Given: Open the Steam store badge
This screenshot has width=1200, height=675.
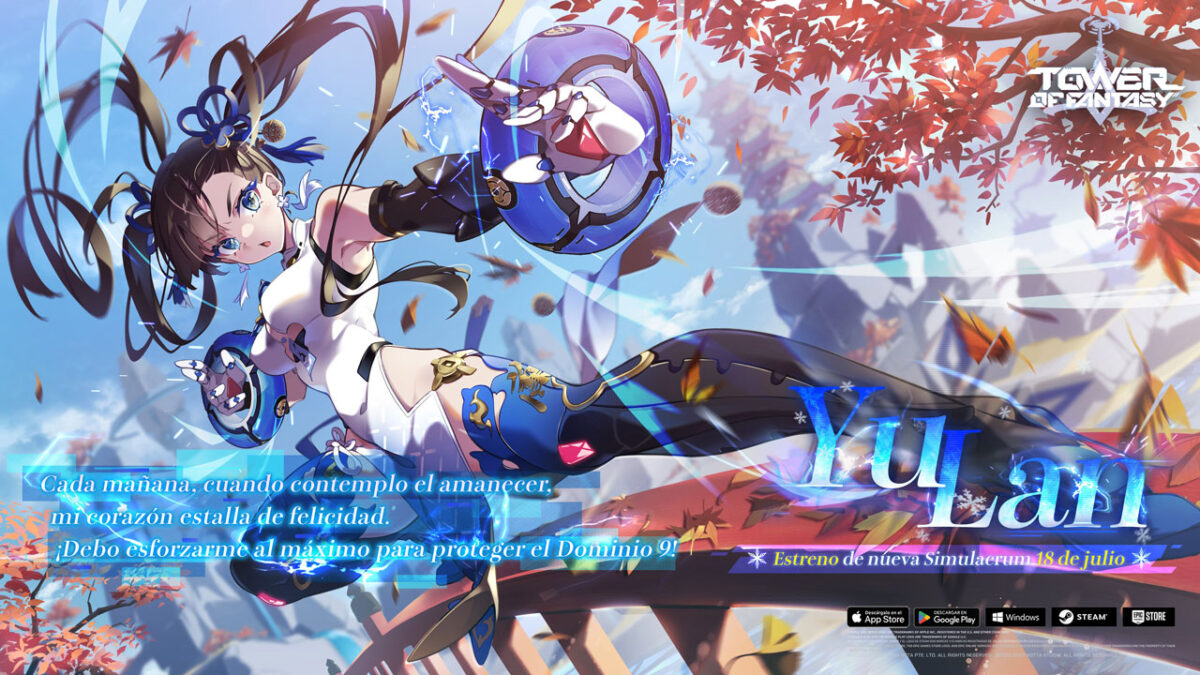Looking at the screenshot, I should tap(1082, 617).
